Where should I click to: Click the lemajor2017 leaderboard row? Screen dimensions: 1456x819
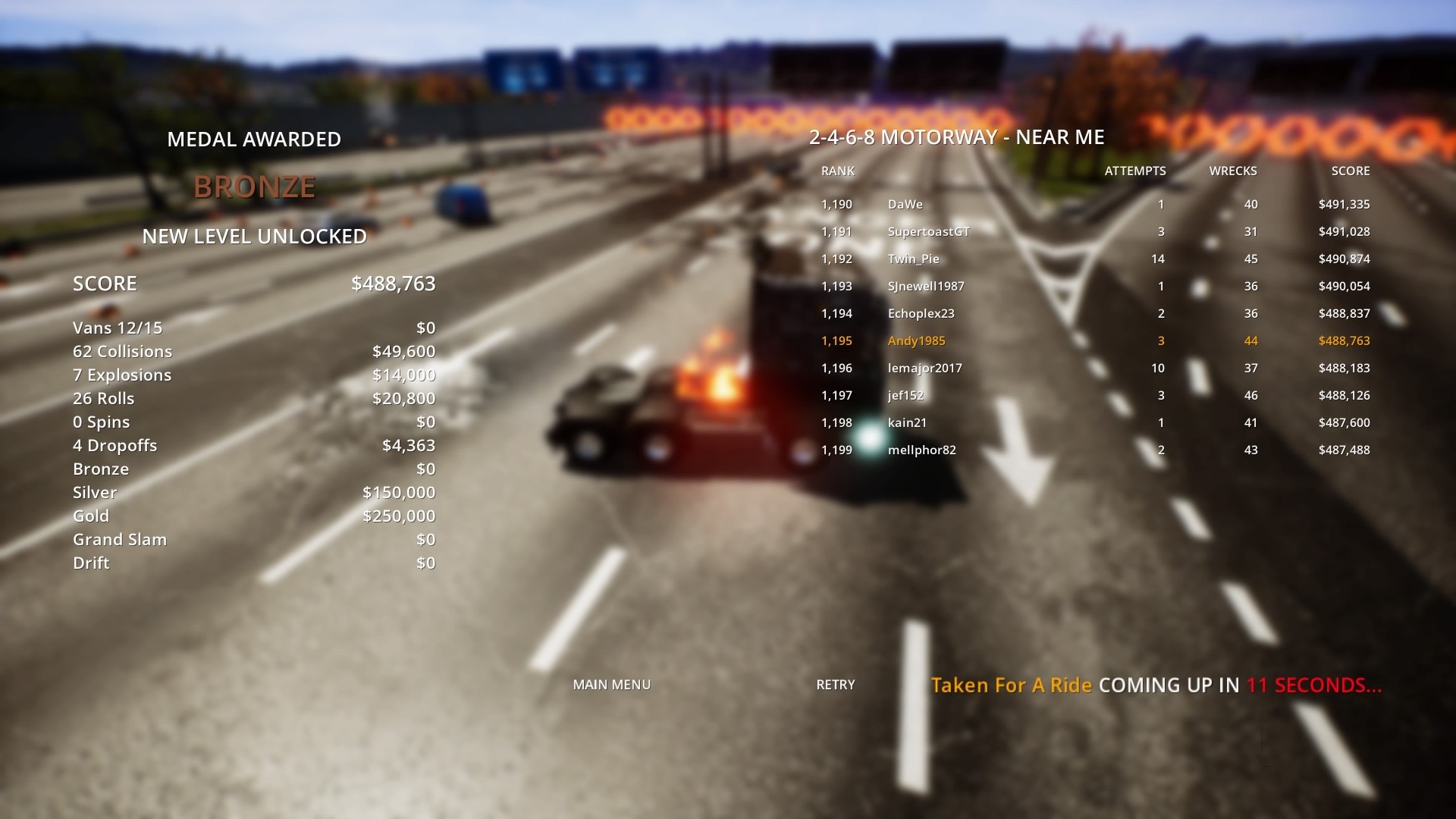click(924, 368)
